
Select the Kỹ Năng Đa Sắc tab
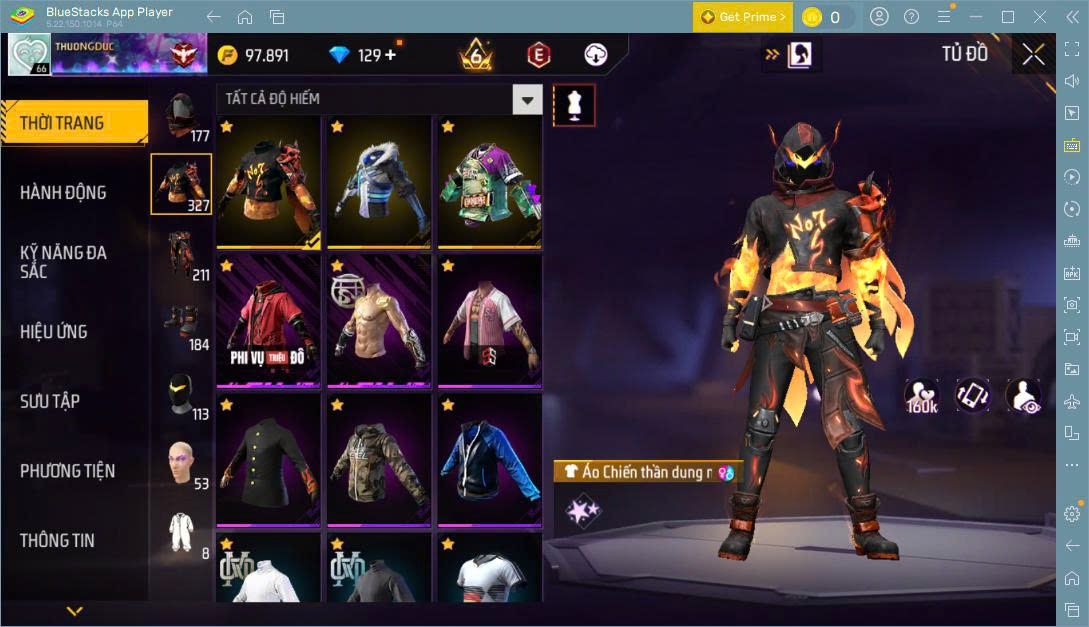point(63,262)
